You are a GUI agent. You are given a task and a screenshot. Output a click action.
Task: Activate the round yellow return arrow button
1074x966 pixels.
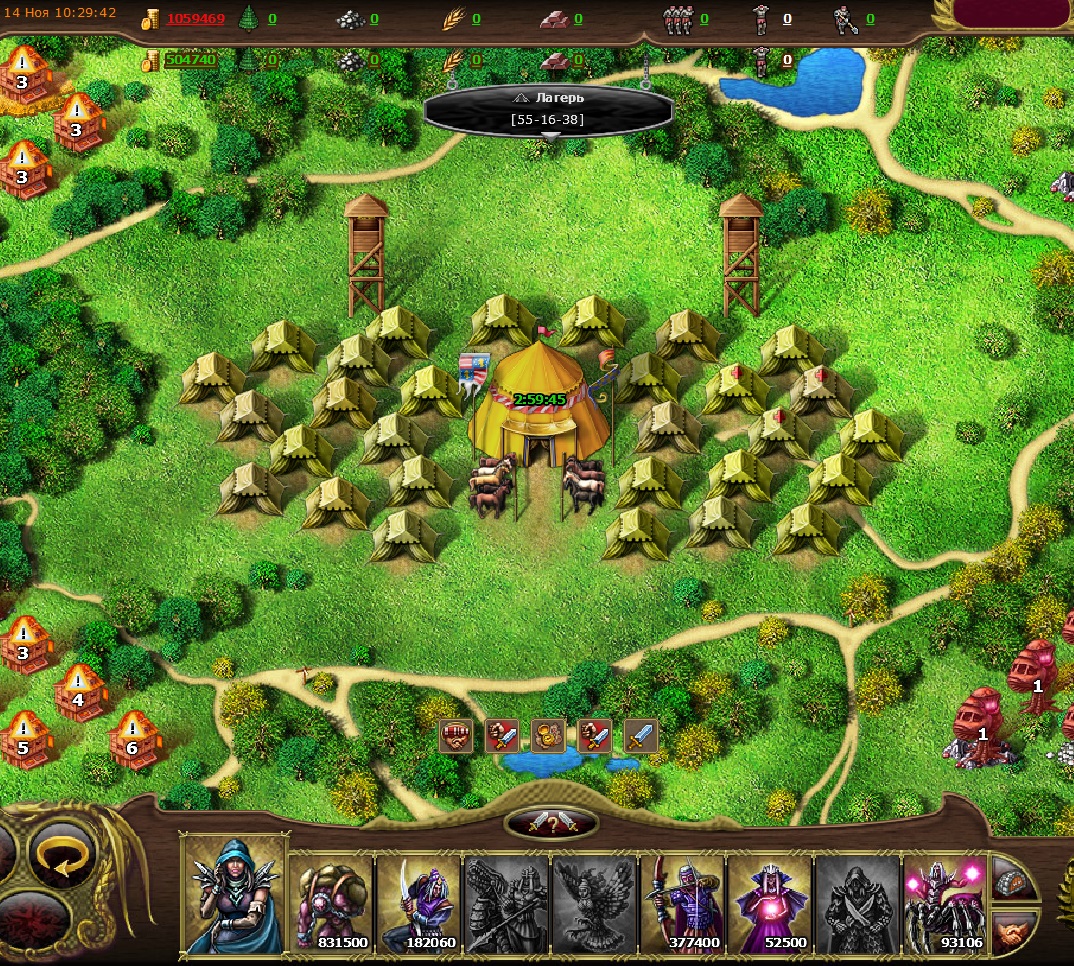click(61, 855)
